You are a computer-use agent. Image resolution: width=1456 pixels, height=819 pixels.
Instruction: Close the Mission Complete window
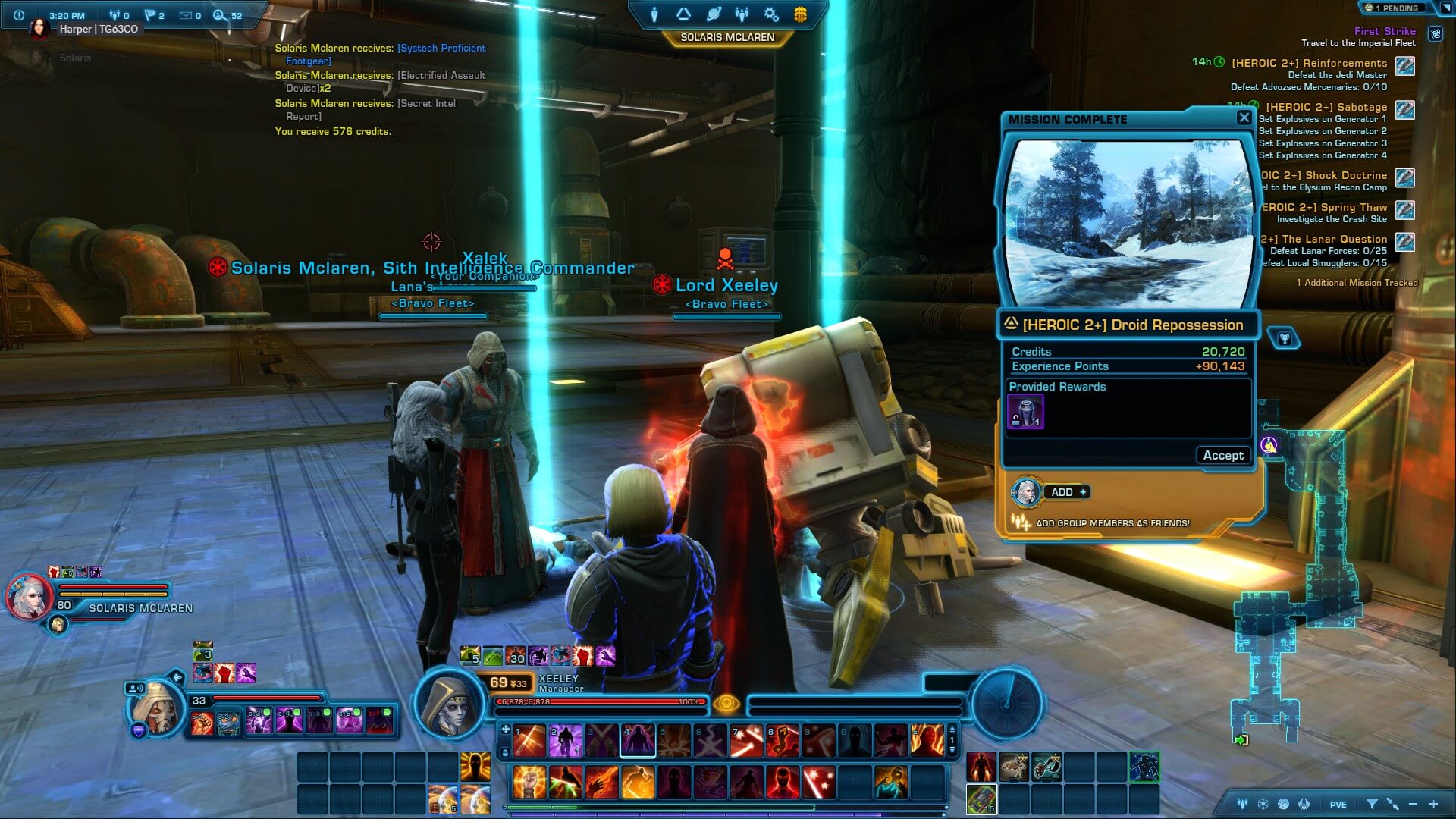[x=1244, y=118]
